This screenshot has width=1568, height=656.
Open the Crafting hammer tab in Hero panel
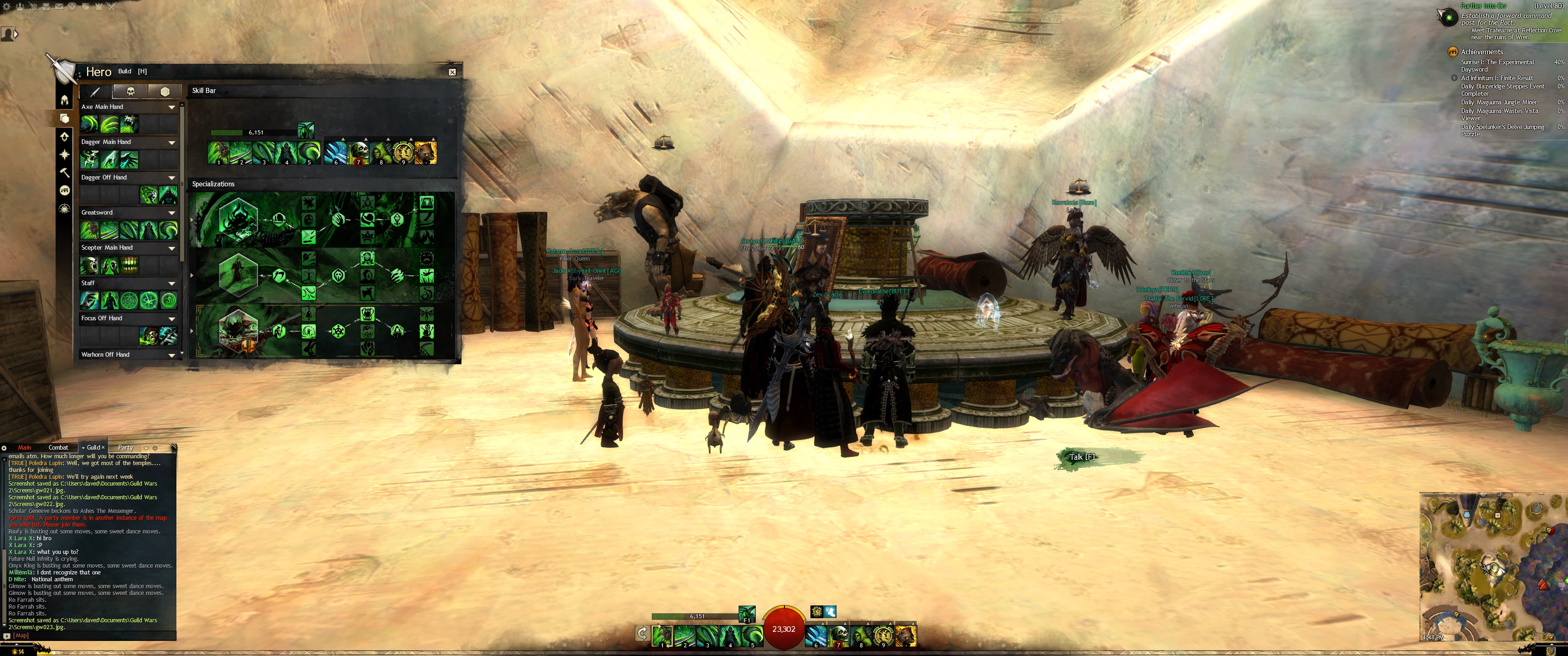click(x=65, y=173)
